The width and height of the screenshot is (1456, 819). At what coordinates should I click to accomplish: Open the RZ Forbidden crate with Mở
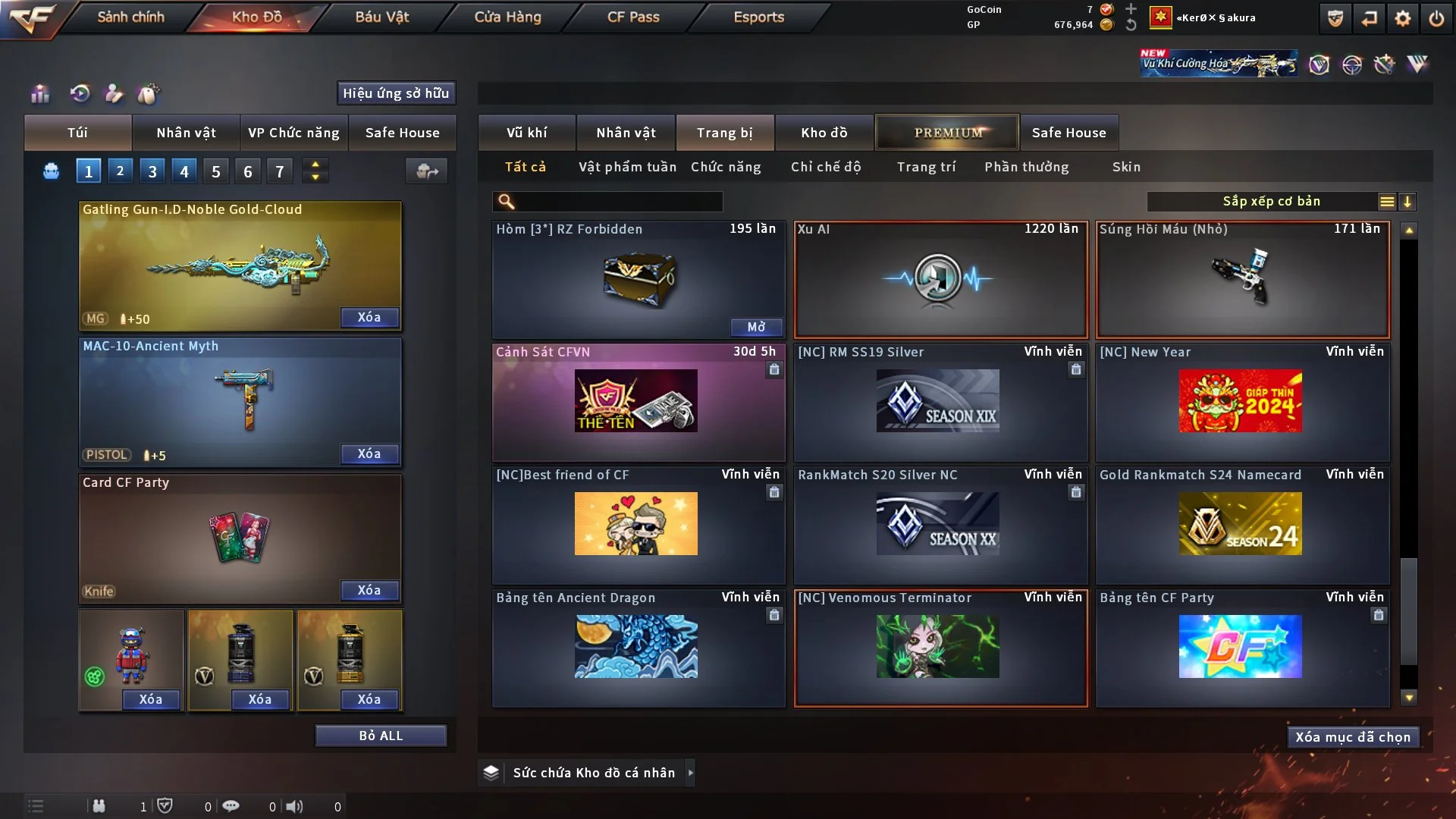click(756, 327)
